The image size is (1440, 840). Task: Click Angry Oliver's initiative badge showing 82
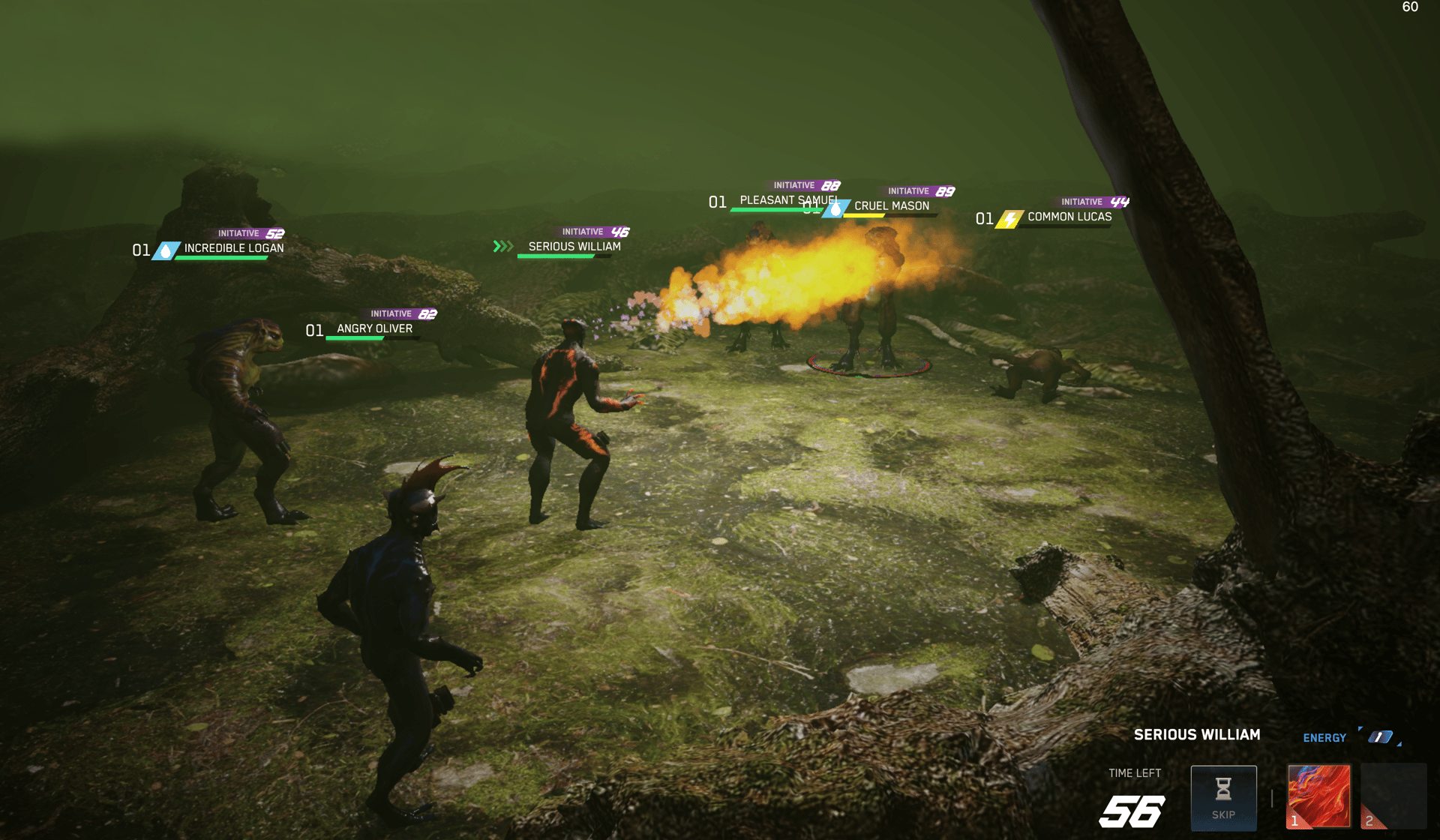coord(400,315)
